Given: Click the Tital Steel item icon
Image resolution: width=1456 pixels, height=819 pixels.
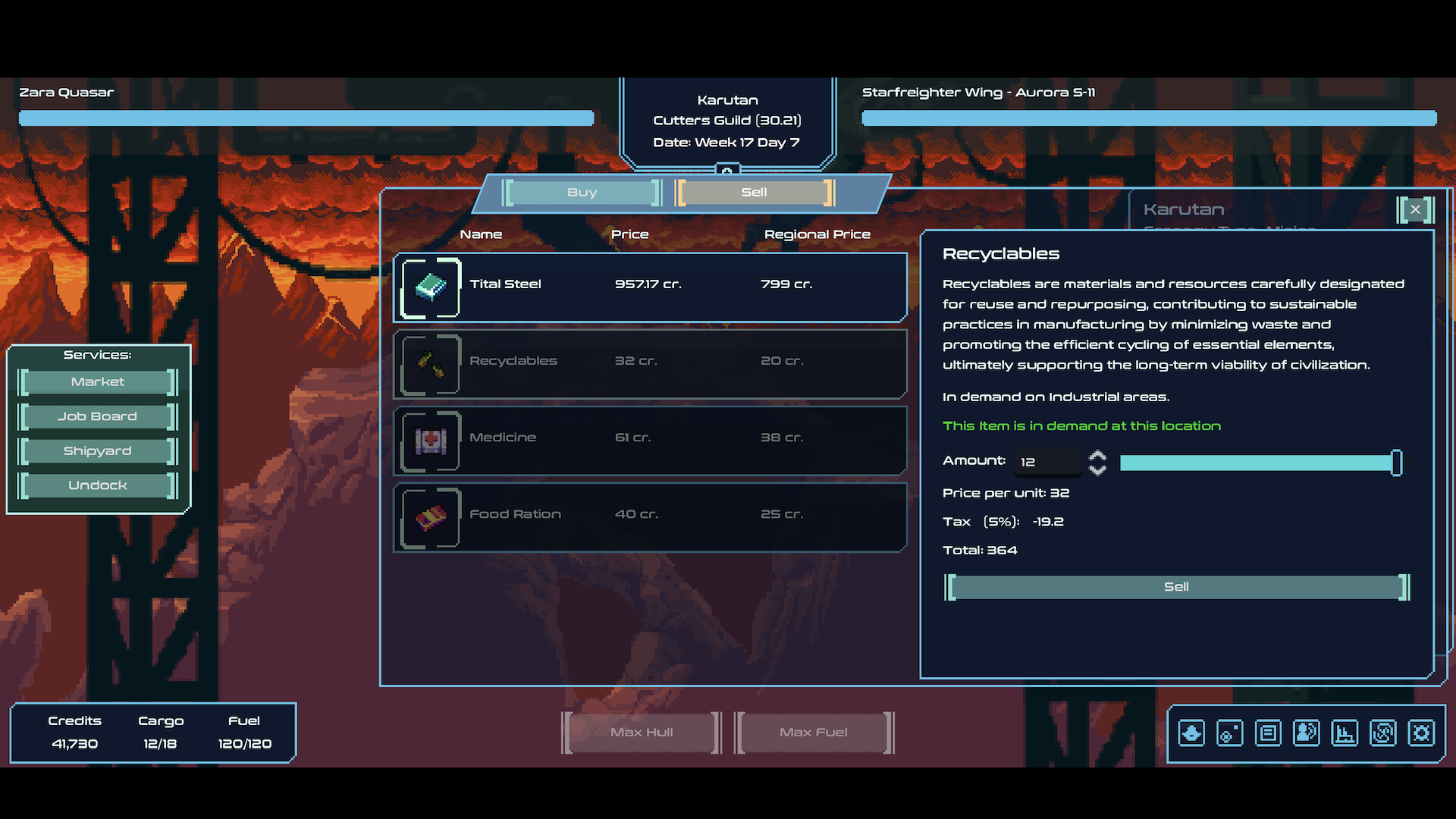Looking at the screenshot, I should (429, 287).
